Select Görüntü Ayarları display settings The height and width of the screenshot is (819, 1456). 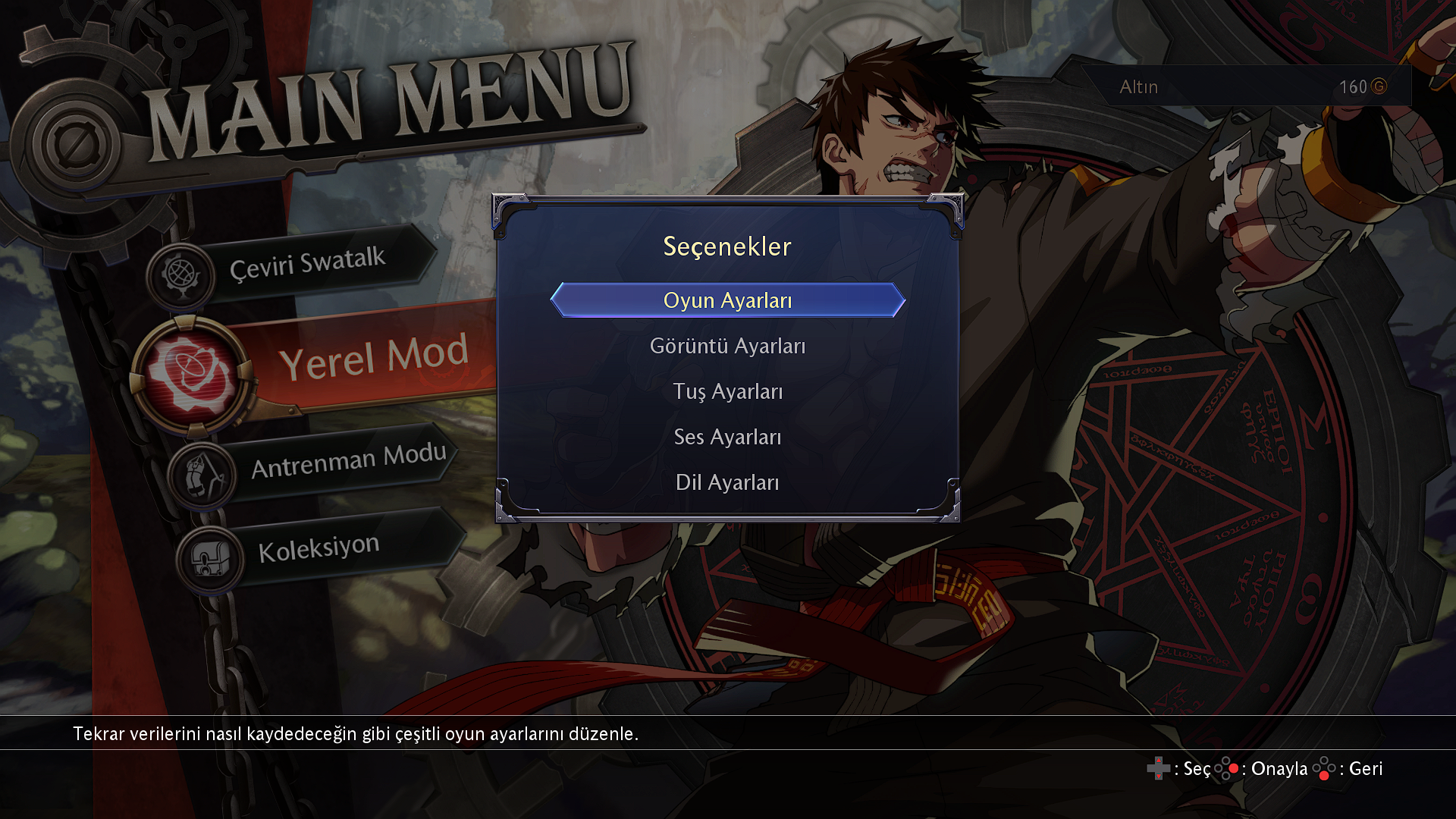pos(727,346)
